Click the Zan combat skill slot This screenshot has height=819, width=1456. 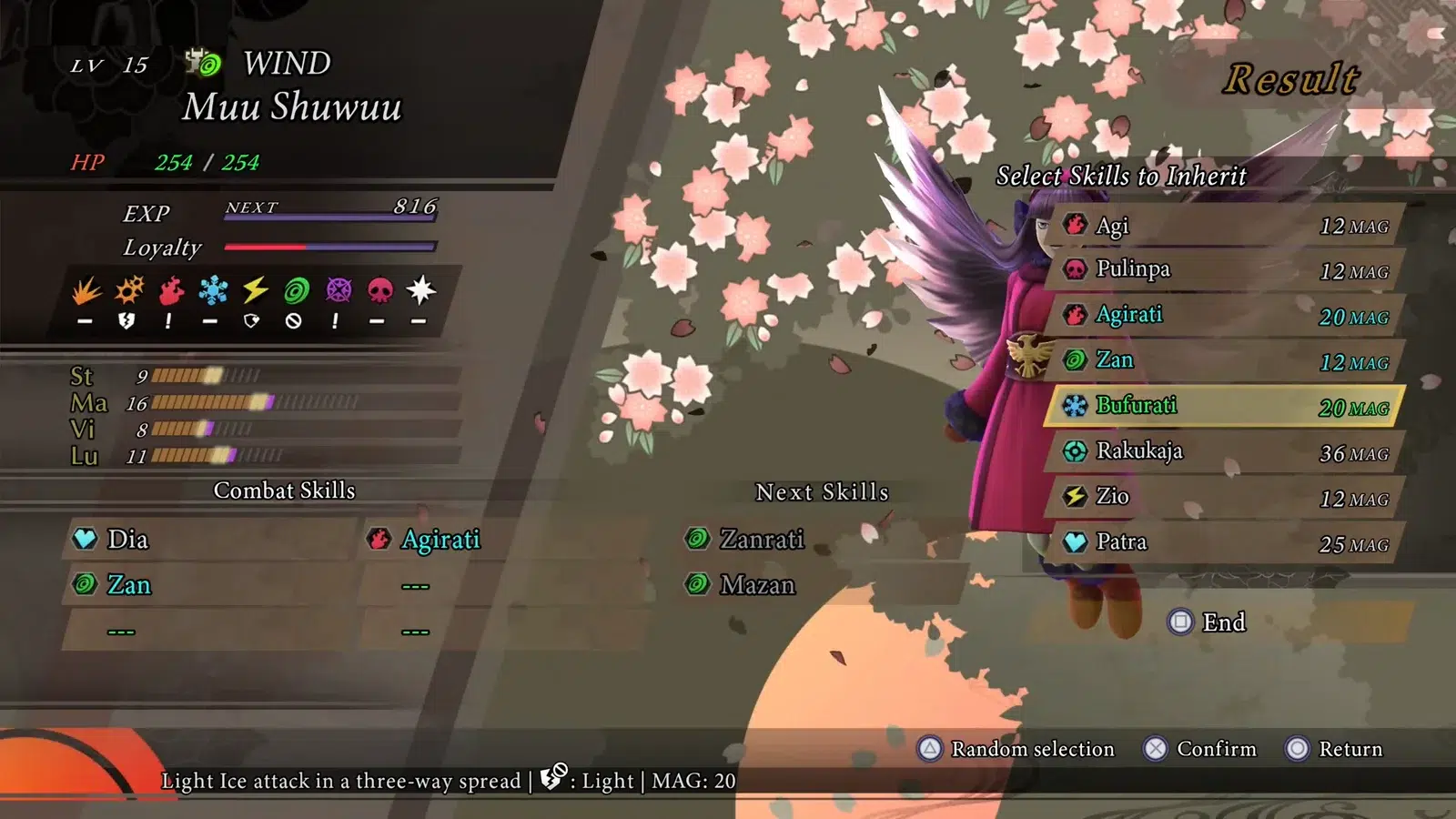pos(209,584)
